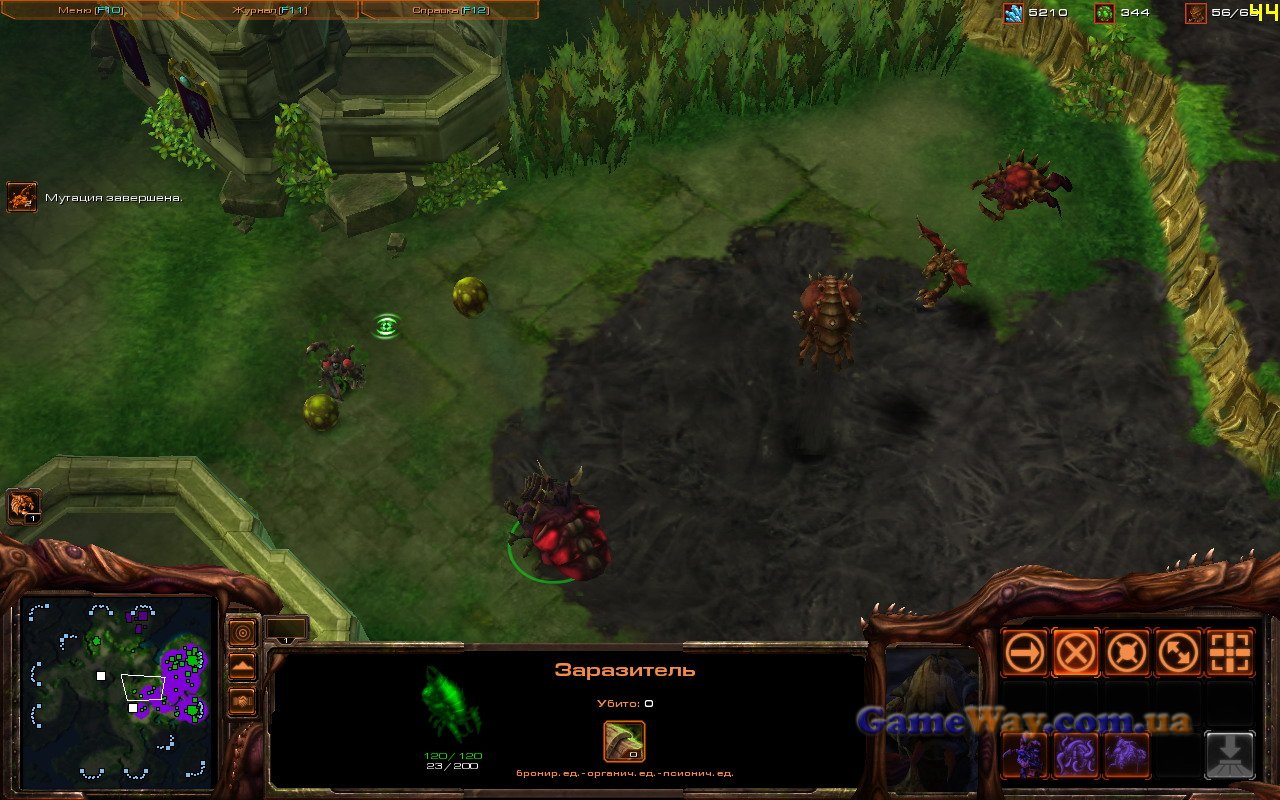Select the Hold Position command
Screen dimensions: 1280x800
[1127, 653]
